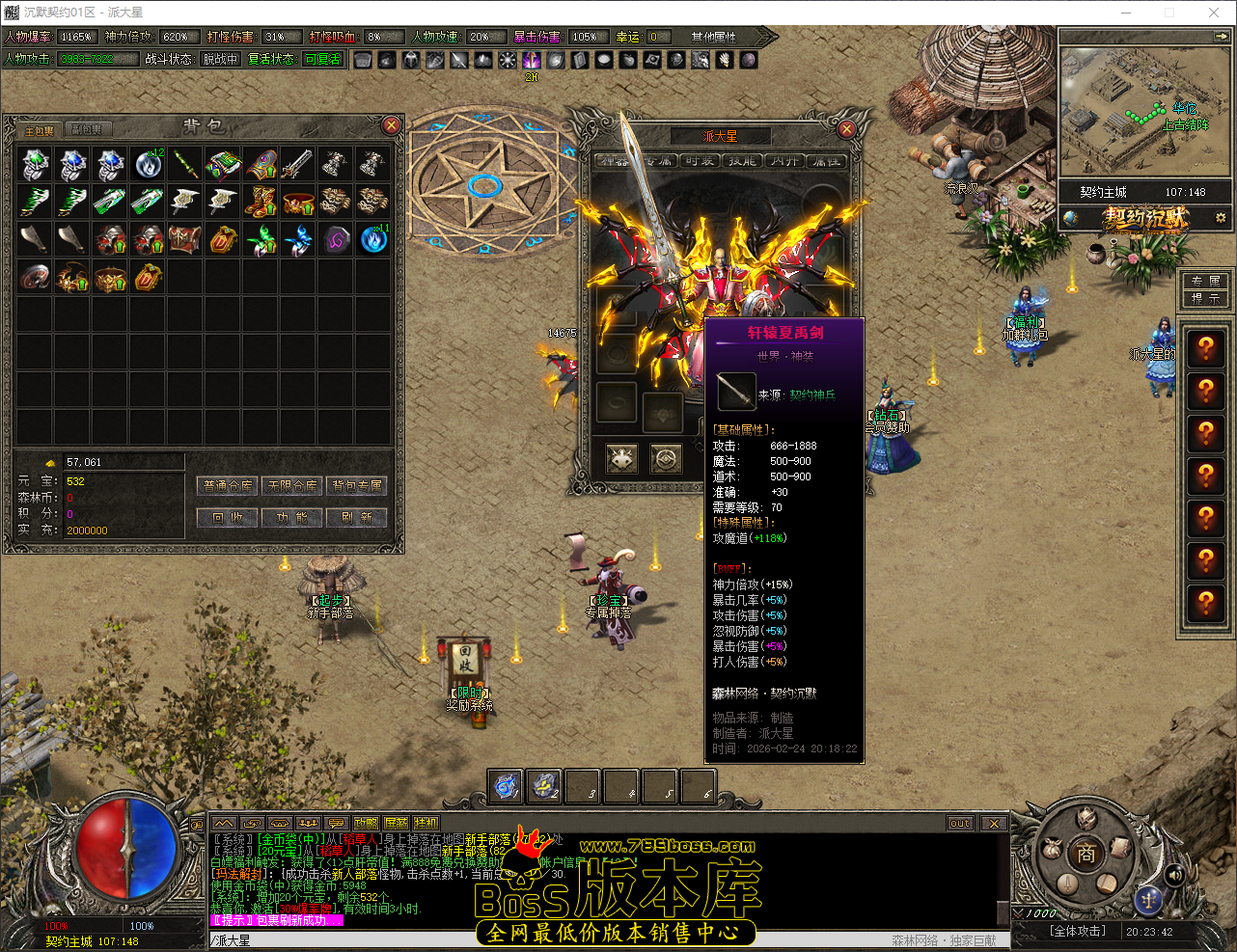Viewport: 1237px width, 952px height.
Task: Toggle the 全体攻击 attack mode label
Action: pyautogui.click(x=1078, y=931)
